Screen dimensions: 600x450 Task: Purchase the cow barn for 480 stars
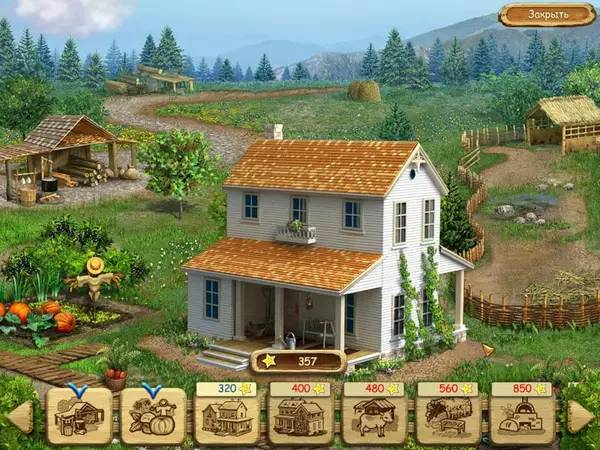tap(375, 416)
